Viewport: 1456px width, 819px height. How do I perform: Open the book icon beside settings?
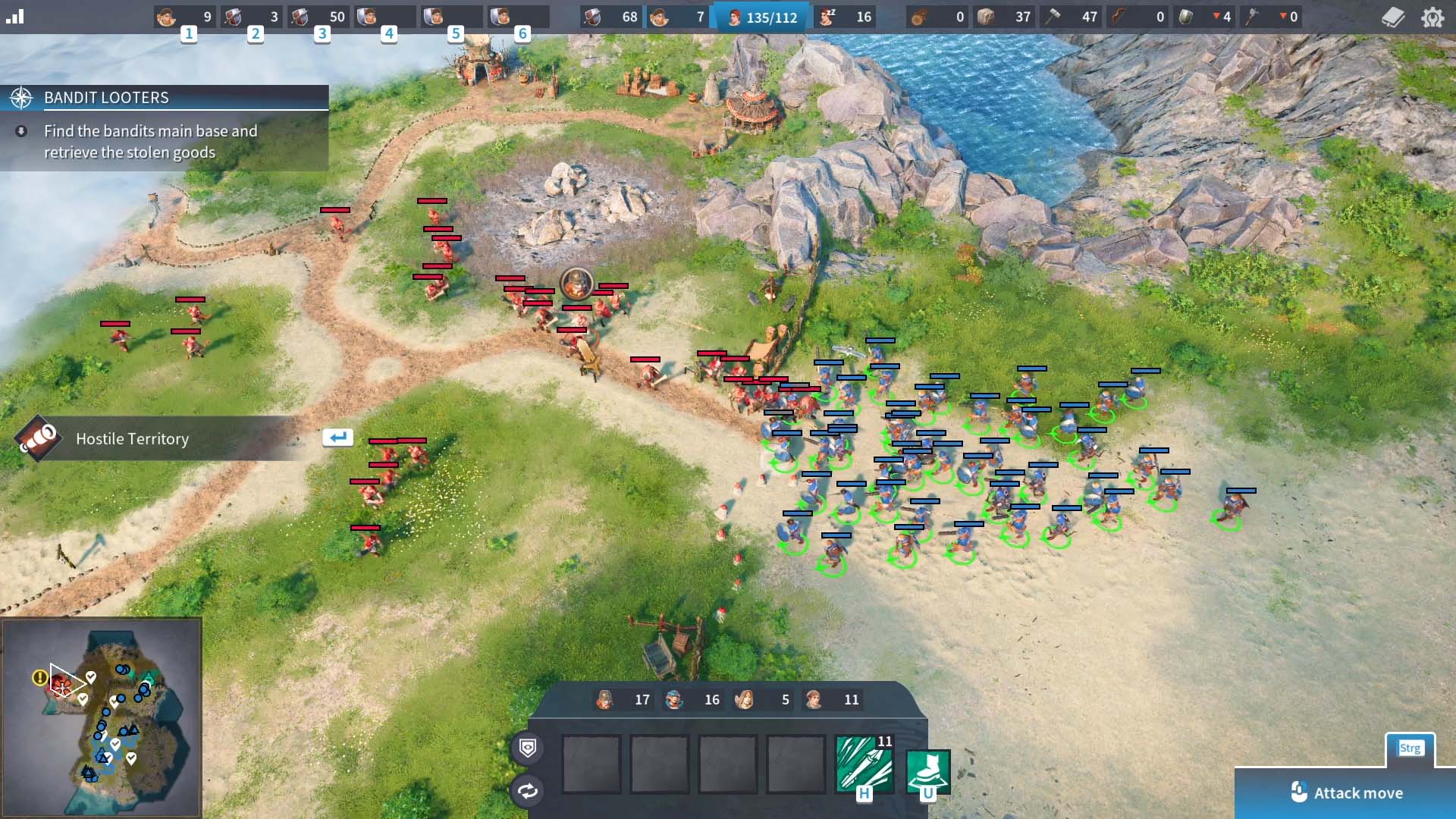coord(1393,17)
